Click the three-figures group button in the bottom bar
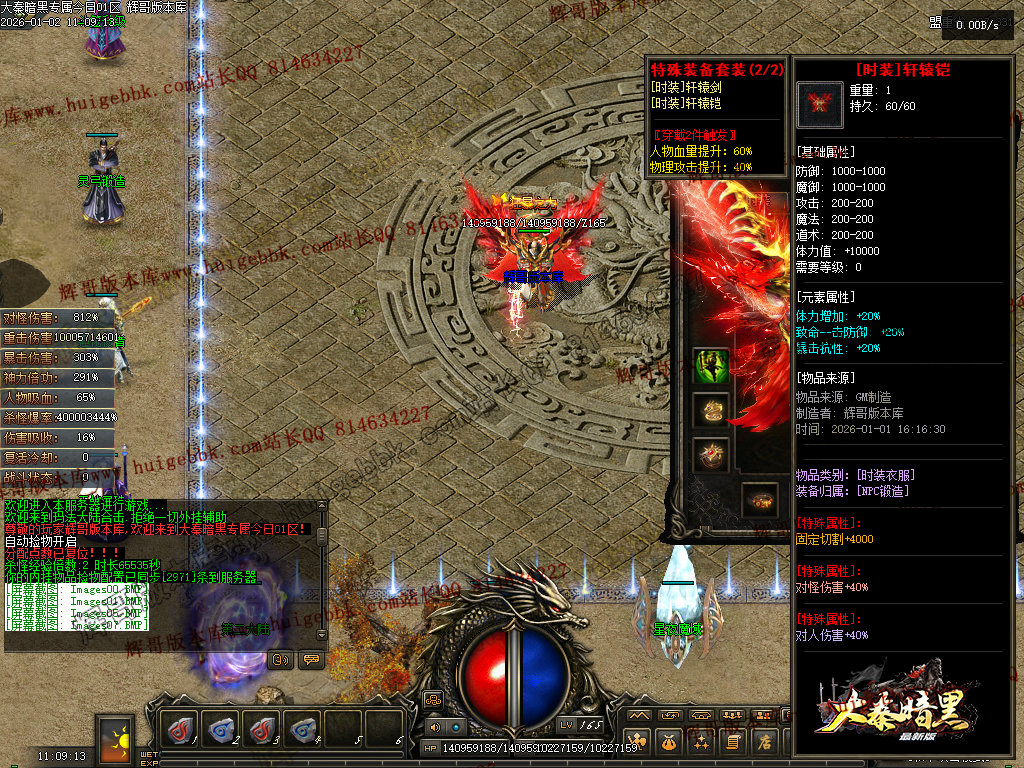The width and height of the screenshot is (1024, 768). pyautogui.click(x=733, y=716)
